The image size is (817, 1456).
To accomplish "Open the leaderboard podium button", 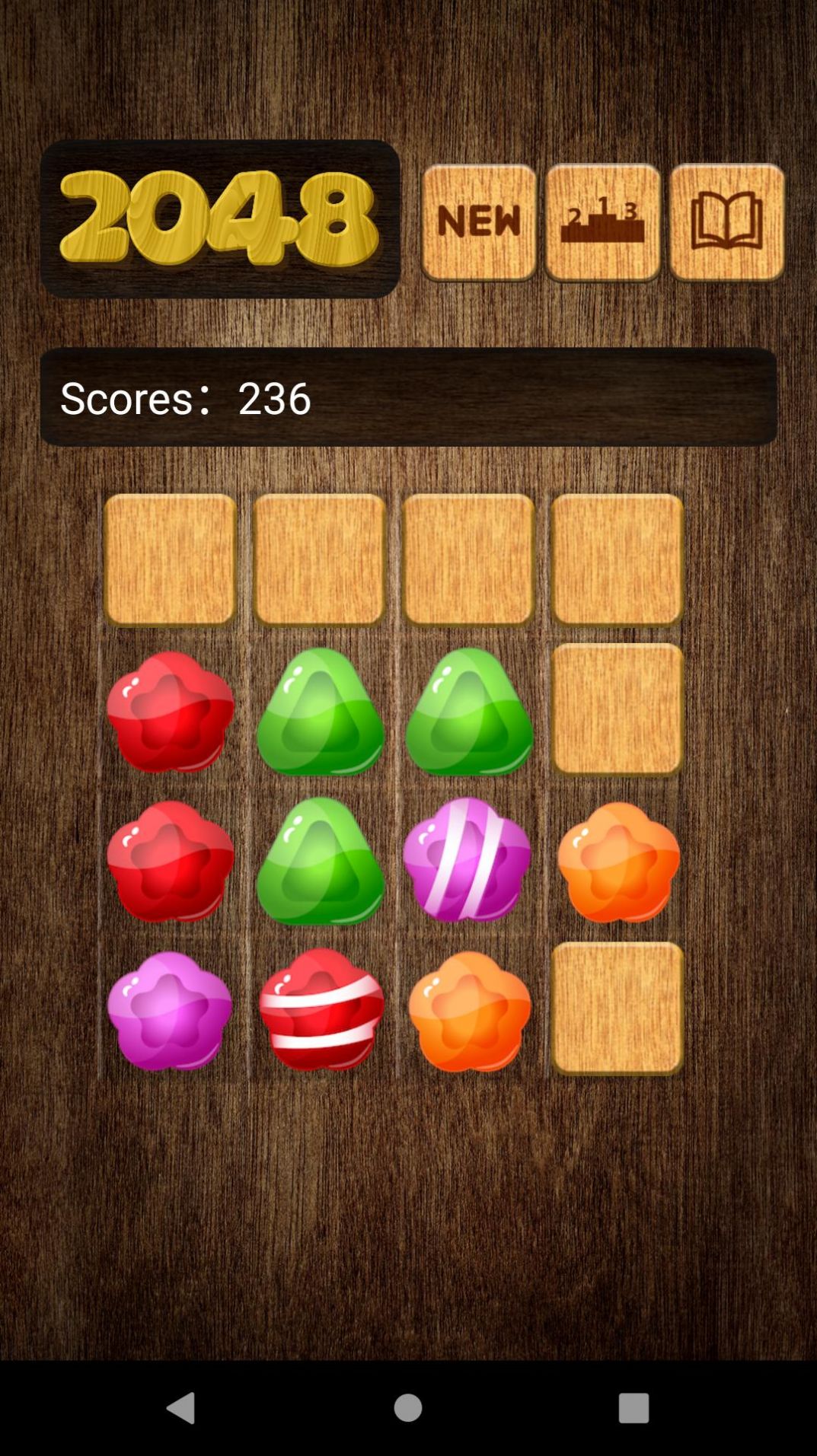I will [603, 222].
